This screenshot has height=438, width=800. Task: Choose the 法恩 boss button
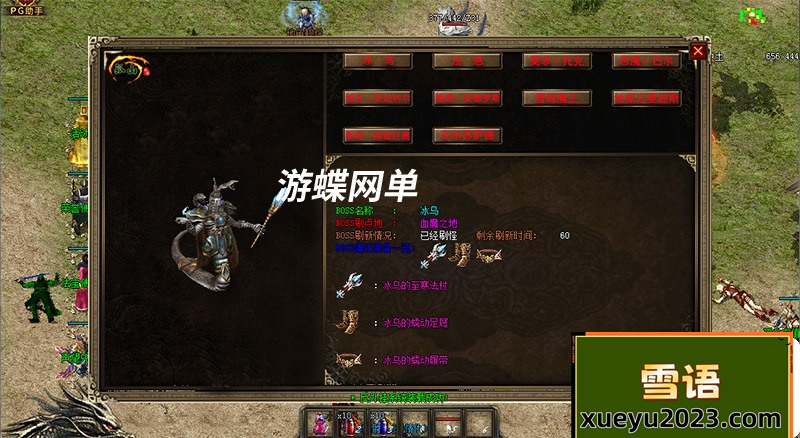466,61
